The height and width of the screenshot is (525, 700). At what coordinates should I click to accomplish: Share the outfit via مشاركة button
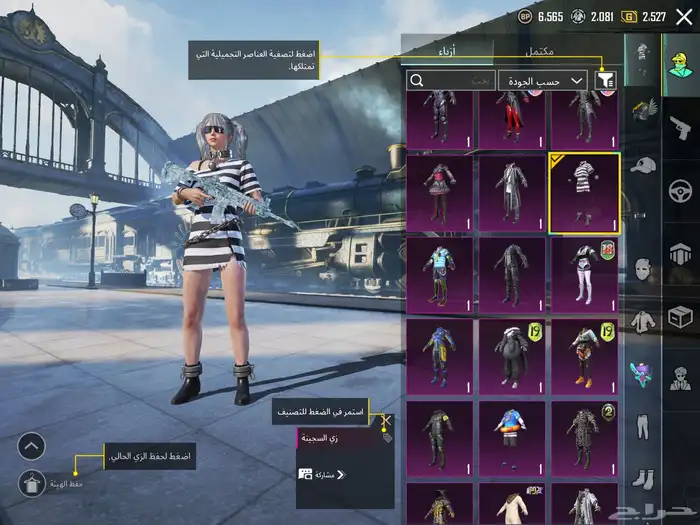[320, 474]
